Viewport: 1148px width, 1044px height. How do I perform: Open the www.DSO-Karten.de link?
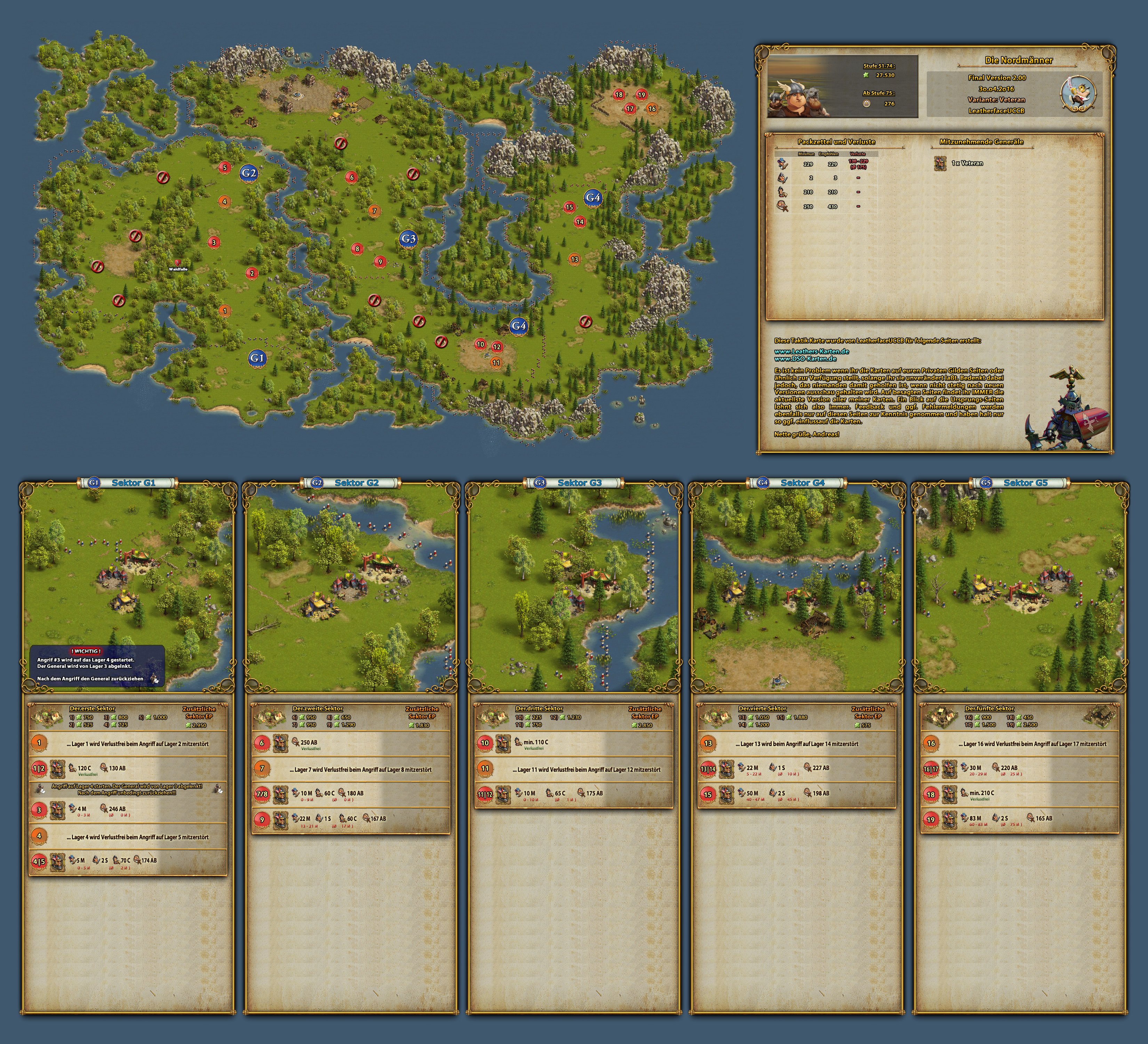805,359
